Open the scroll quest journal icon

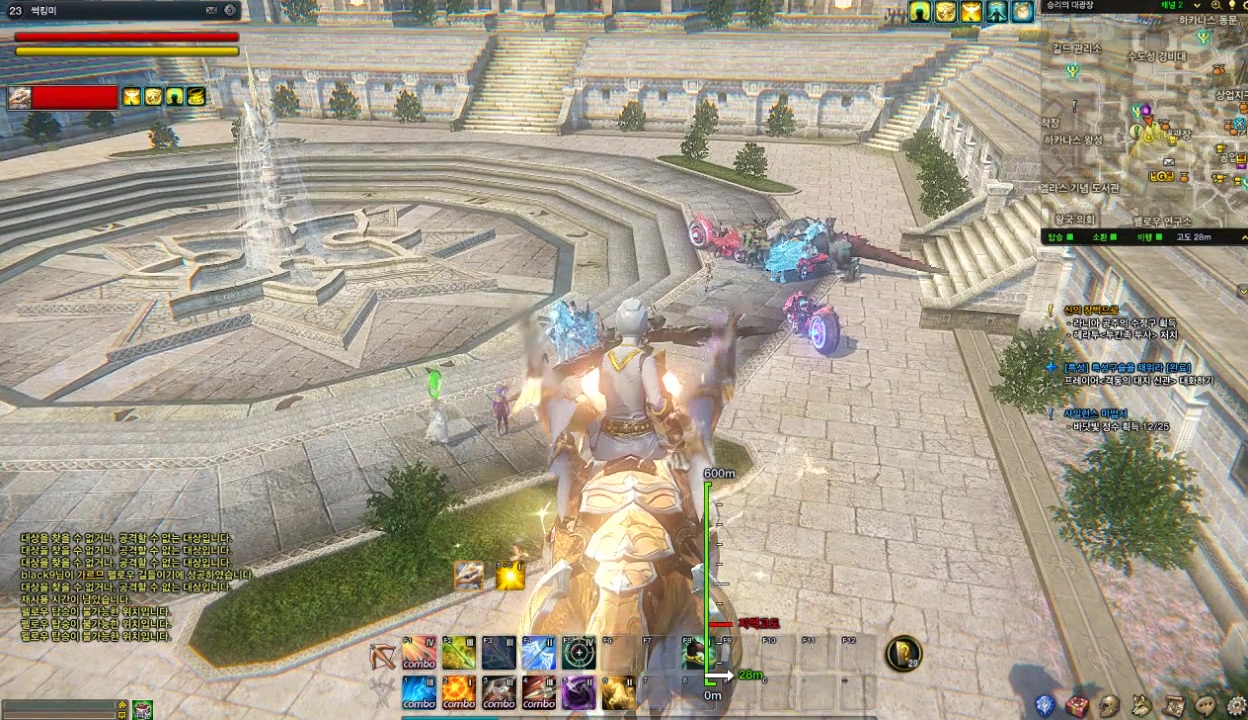[1174, 706]
